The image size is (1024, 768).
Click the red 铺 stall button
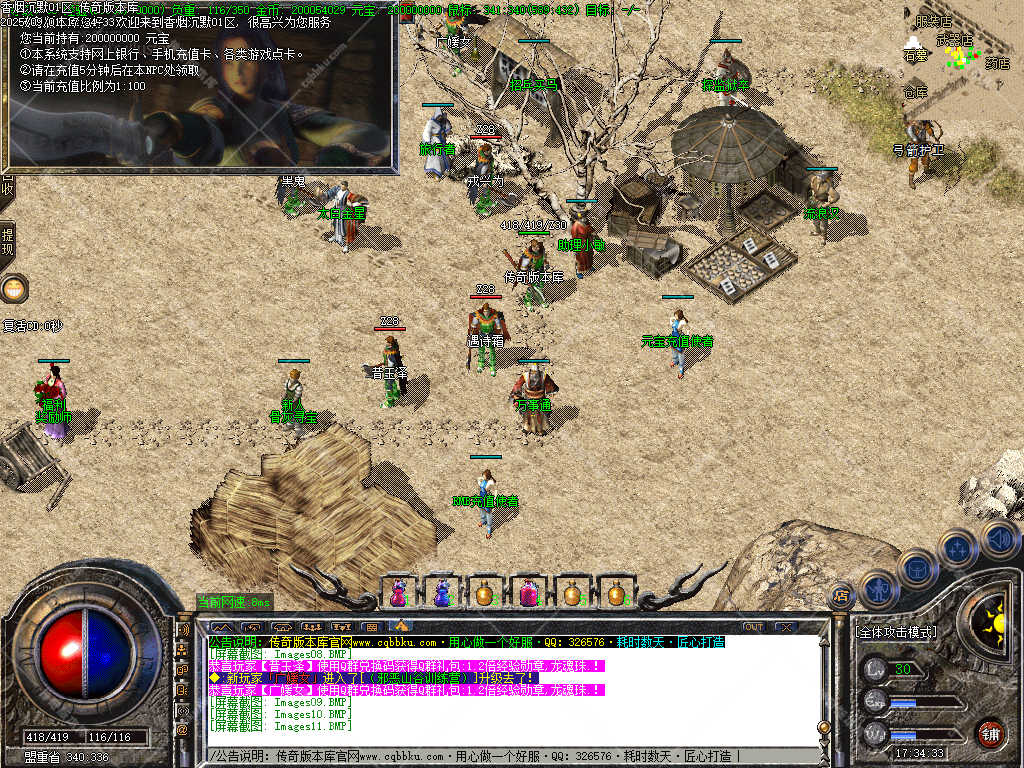(990, 732)
